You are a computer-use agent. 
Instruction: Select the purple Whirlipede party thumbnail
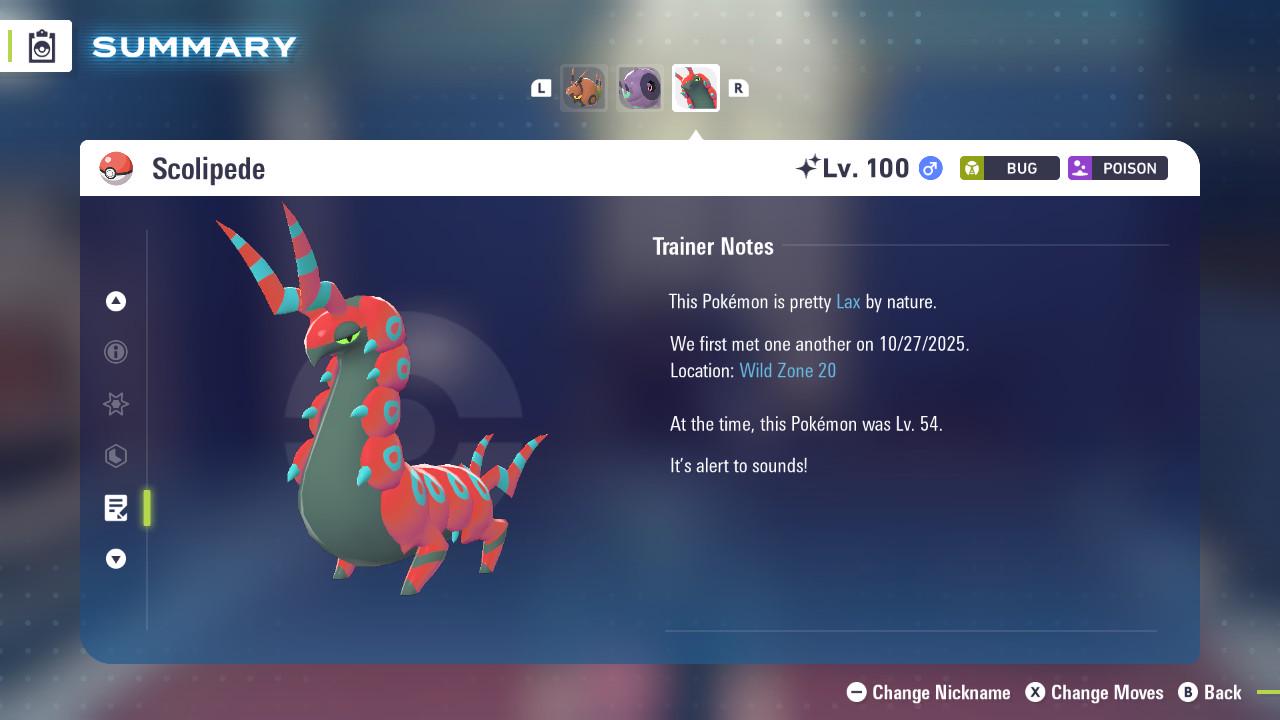(x=640, y=88)
